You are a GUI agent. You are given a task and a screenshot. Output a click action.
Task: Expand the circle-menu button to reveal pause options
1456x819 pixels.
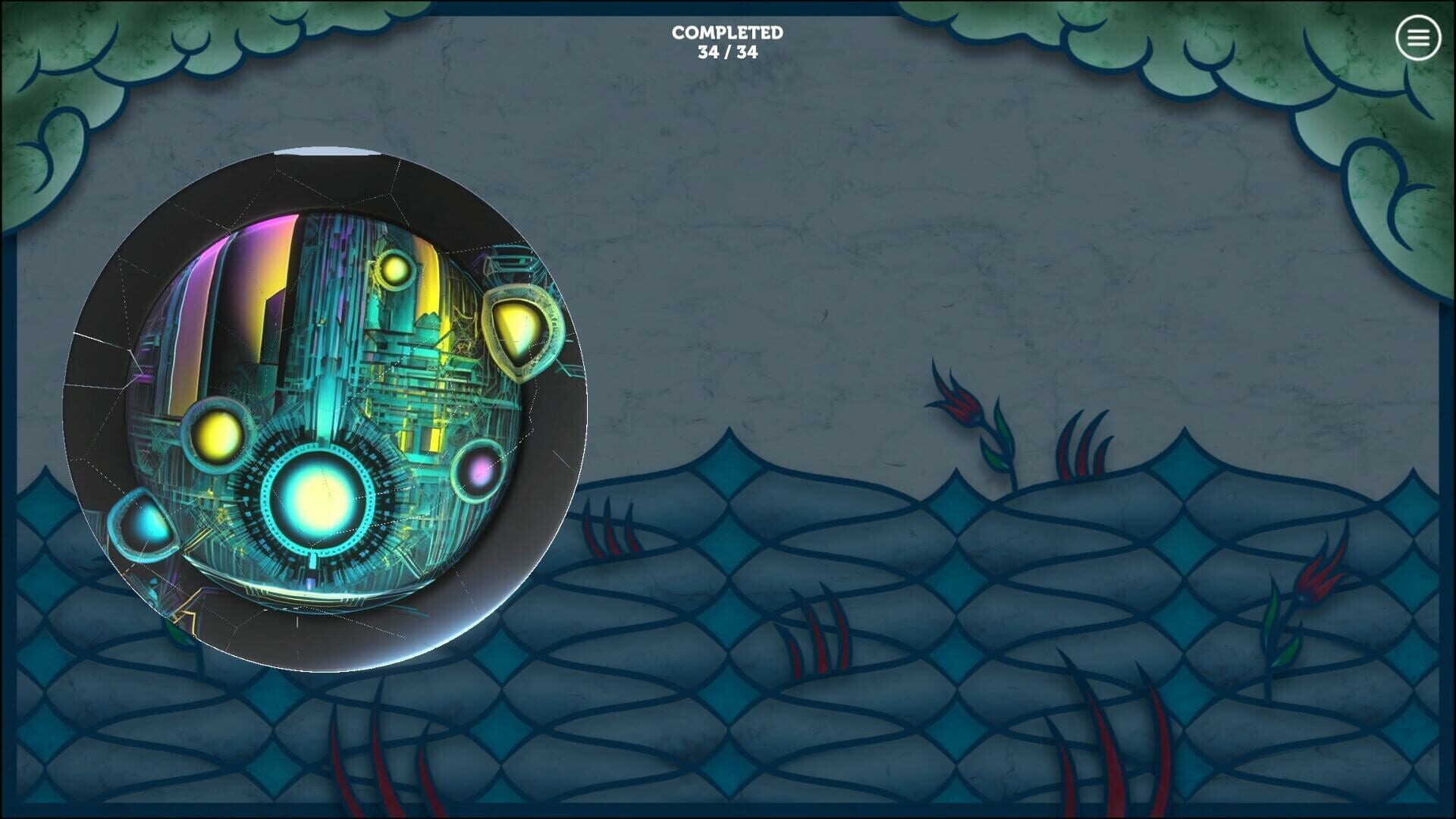[1417, 36]
